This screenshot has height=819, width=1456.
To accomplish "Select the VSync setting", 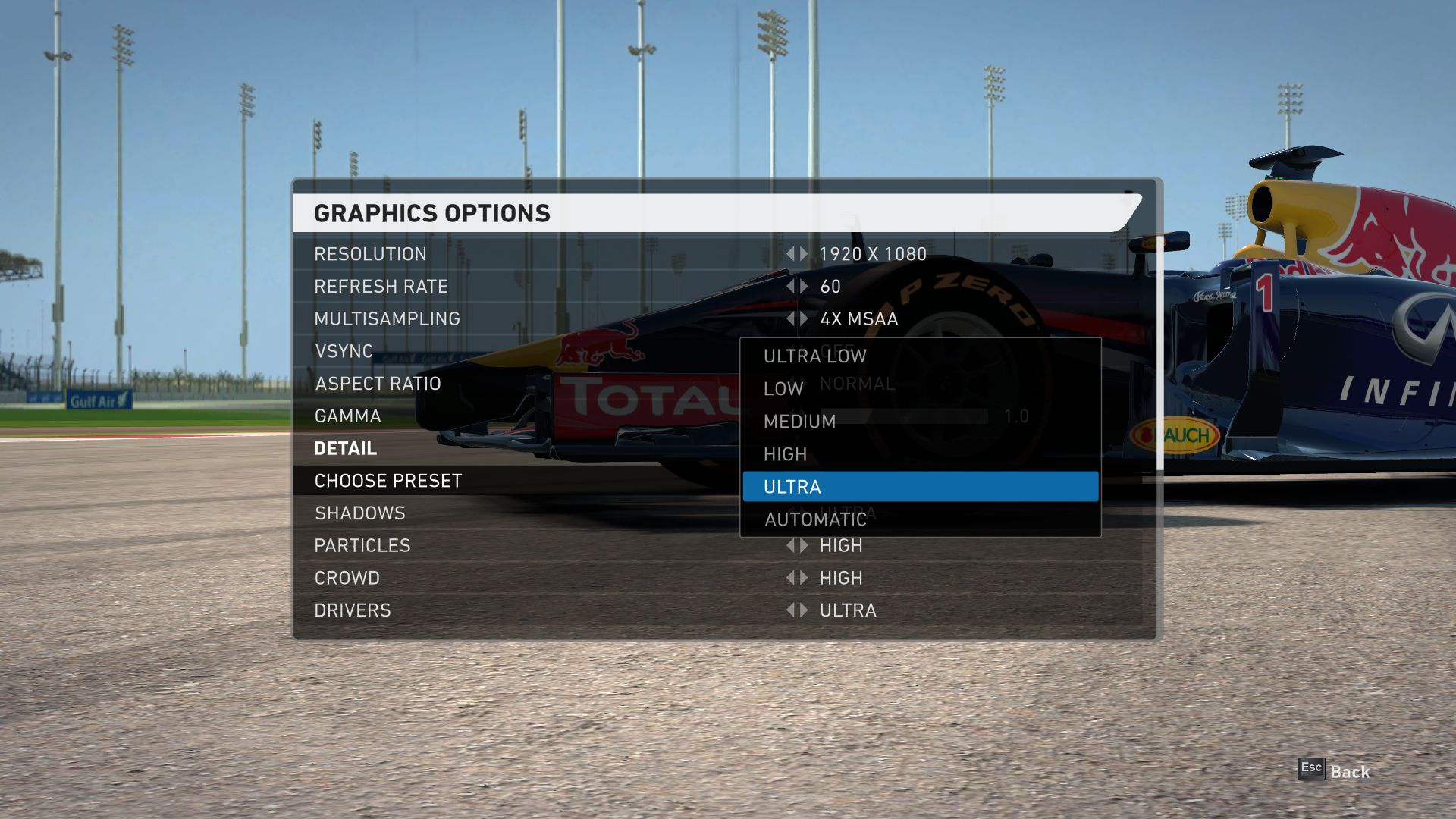I will click(344, 351).
